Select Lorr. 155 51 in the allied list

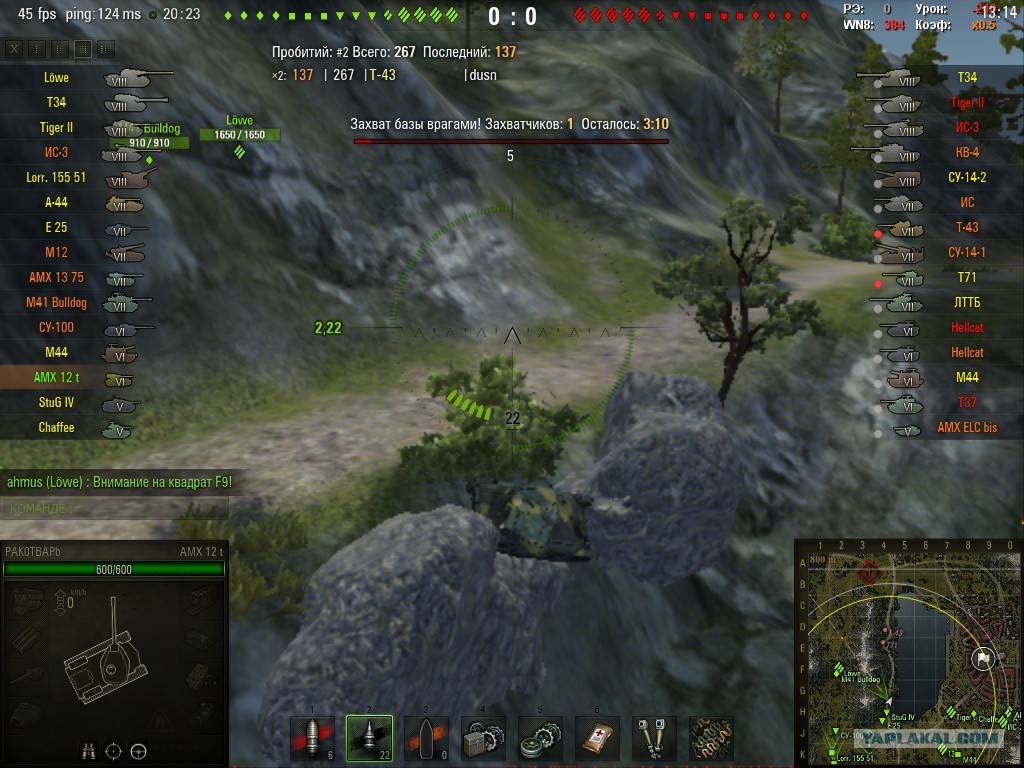[x=57, y=177]
